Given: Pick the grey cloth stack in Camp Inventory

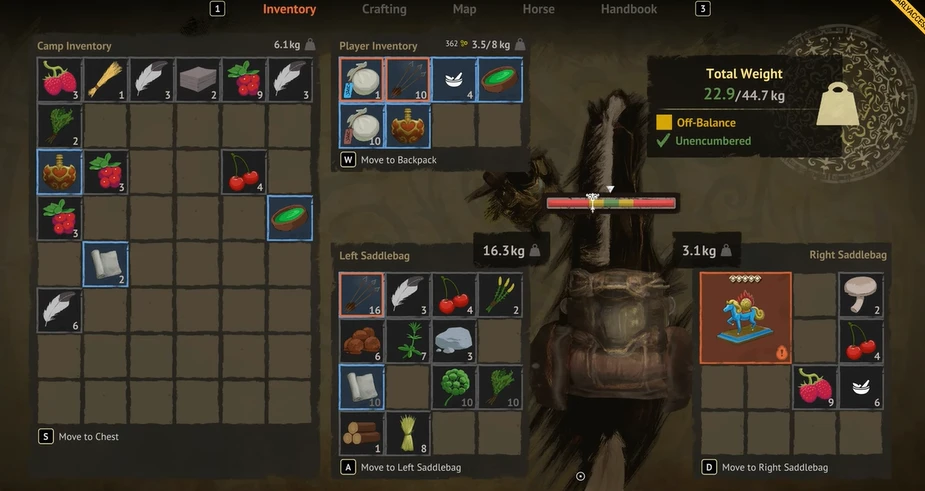Looking at the screenshot, I should click(x=198, y=80).
